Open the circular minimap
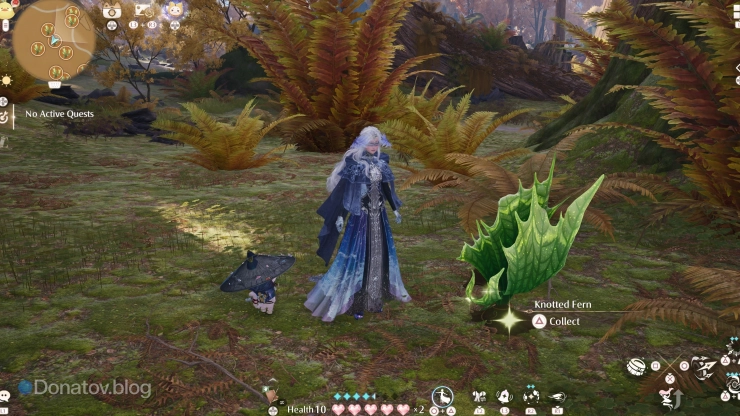The image size is (740, 416). (53, 40)
